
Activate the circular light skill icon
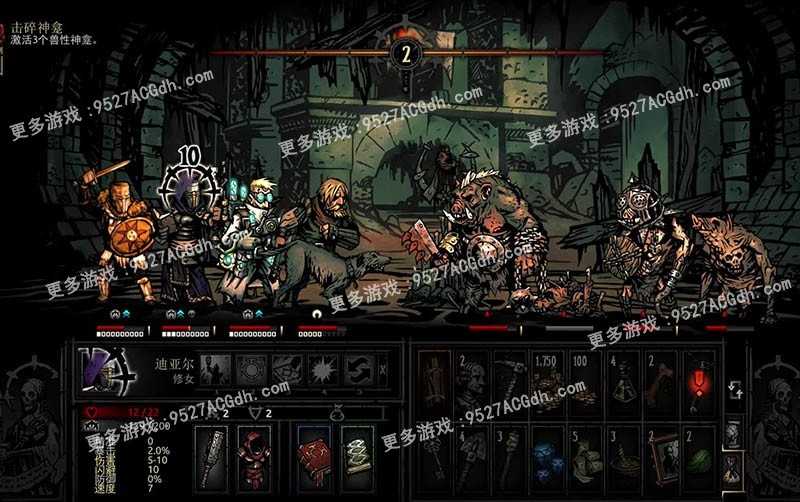point(250,369)
